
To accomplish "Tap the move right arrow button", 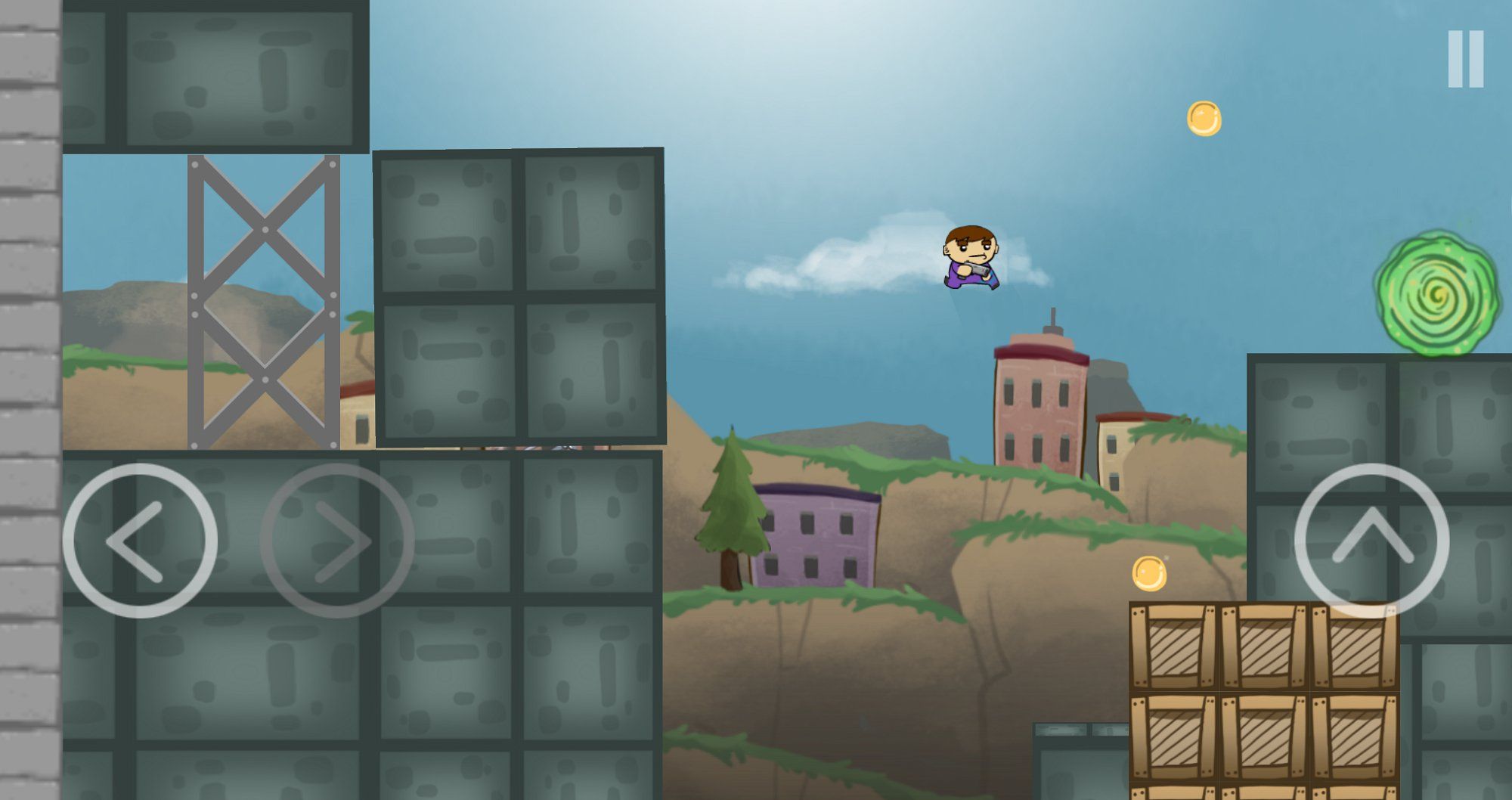I will [x=337, y=541].
